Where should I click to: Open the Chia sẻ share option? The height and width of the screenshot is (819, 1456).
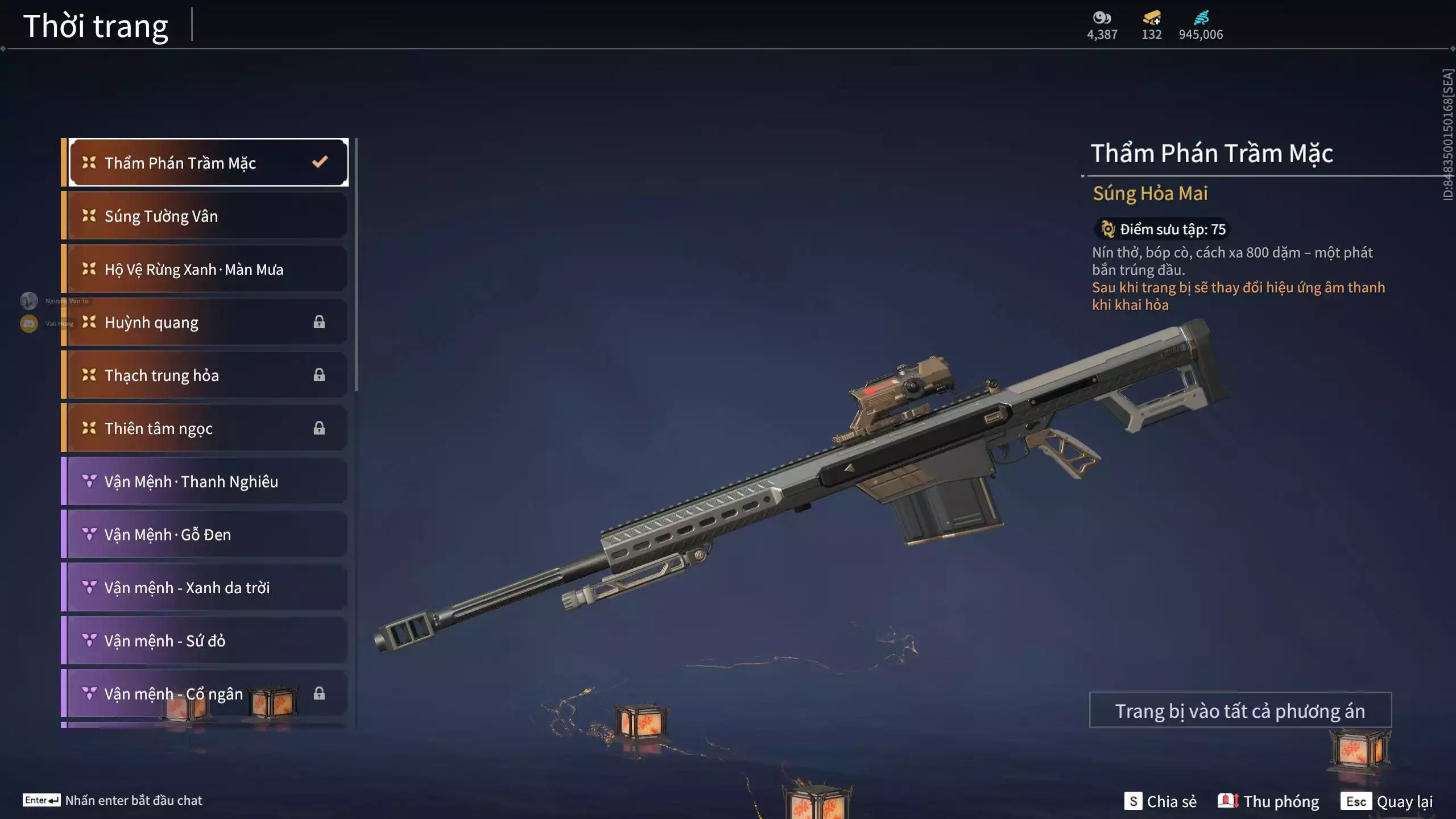coord(1160,801)
